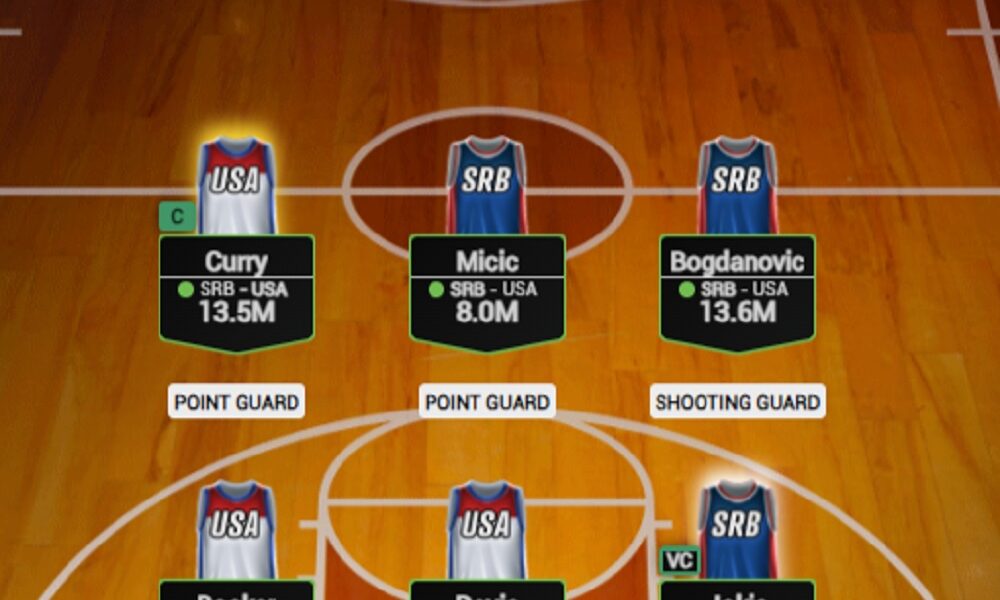
Task: Click the VC vice-captain badge
Action: click(679, 560)
